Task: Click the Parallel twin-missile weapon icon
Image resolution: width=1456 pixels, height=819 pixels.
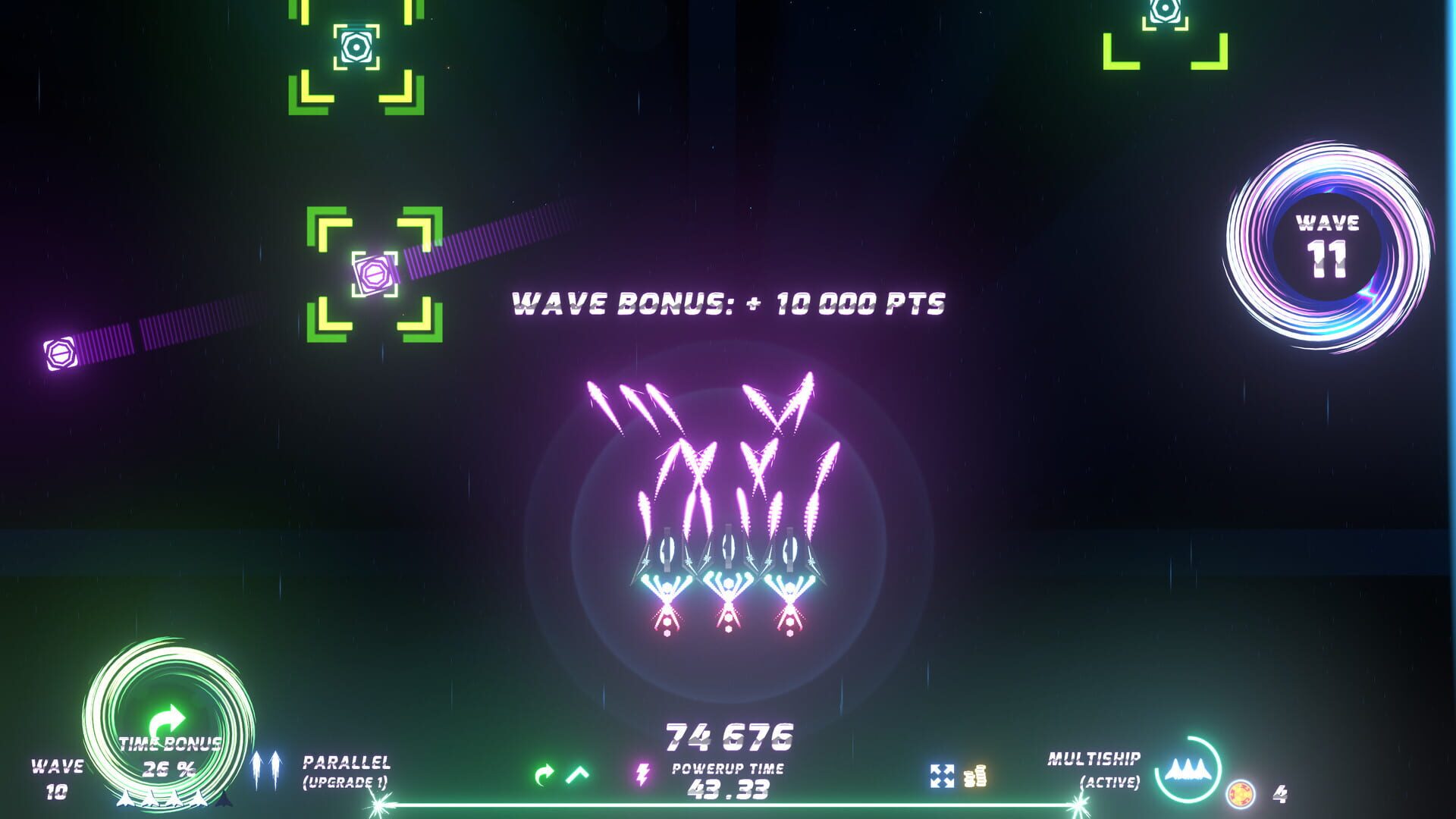Action: [265, 769]
